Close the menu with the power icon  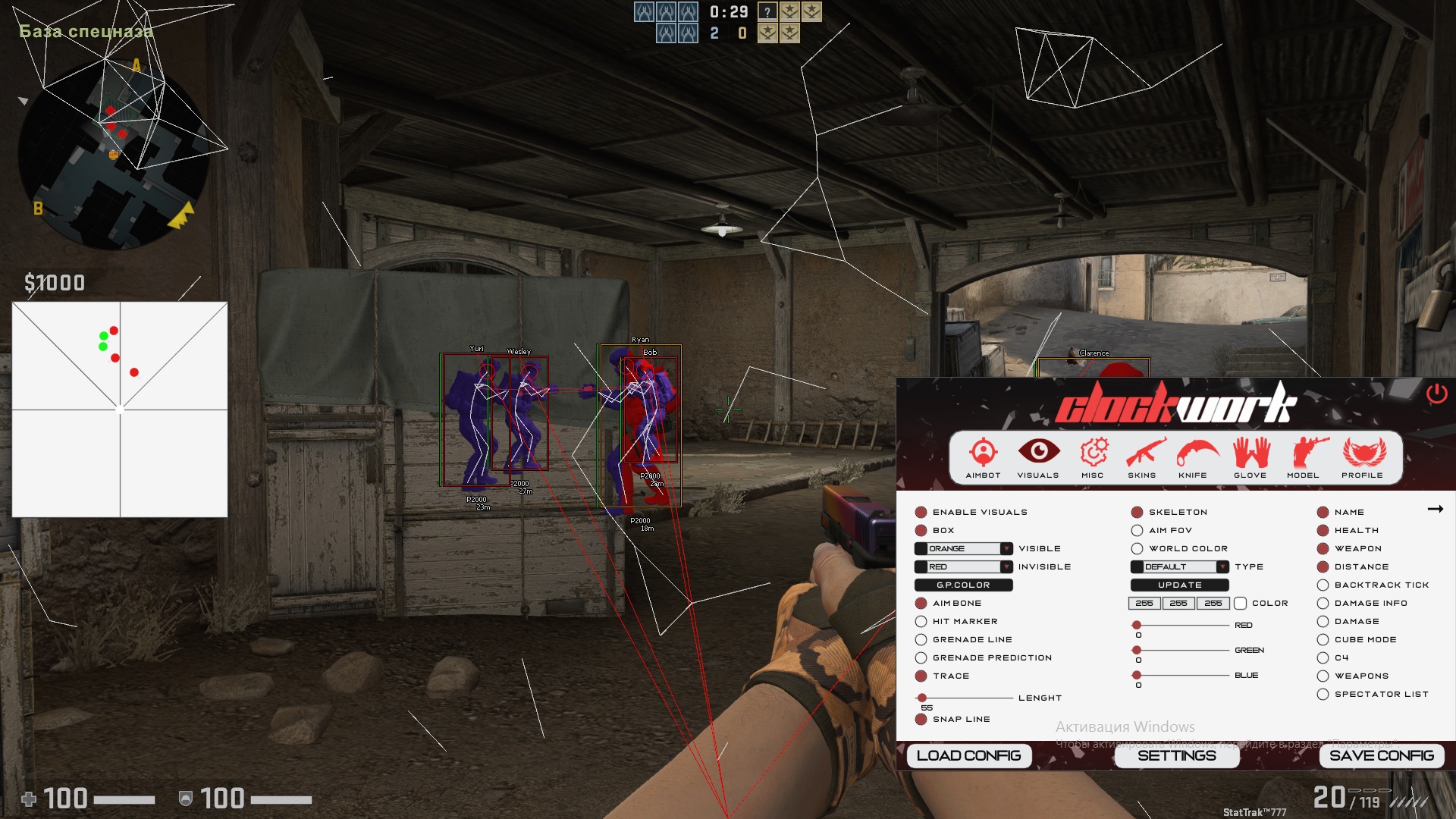[x=1436, y=394]
